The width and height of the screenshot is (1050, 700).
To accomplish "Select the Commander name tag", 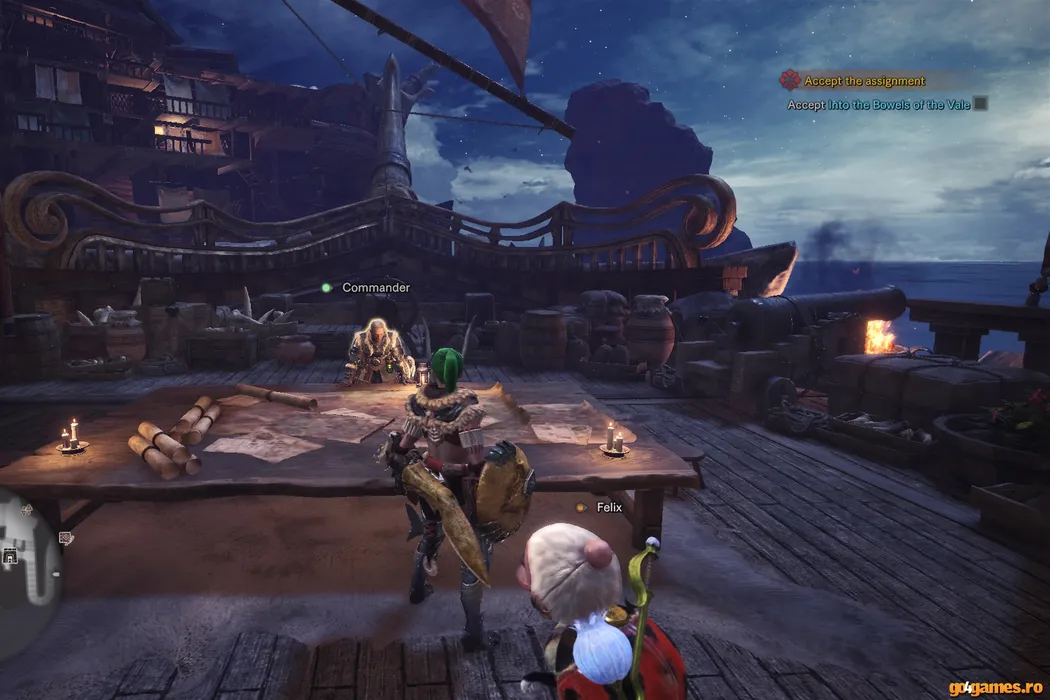I will click(375, 288).
